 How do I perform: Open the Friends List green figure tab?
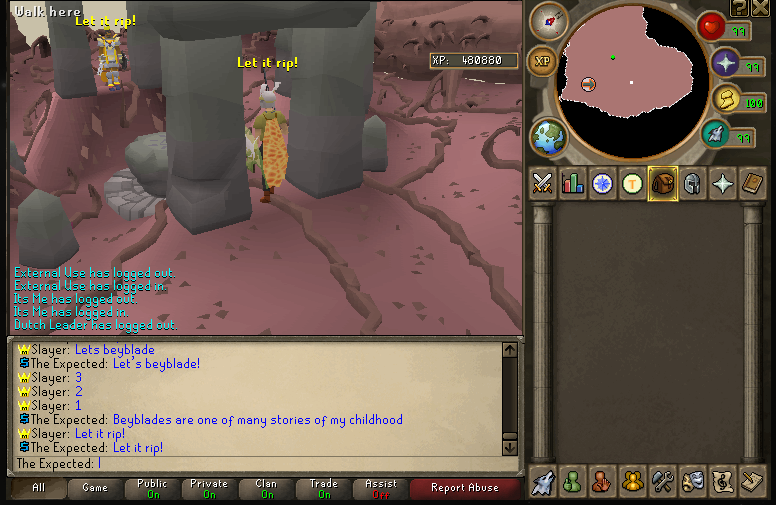pyautogui.click(x=573, y=481)
